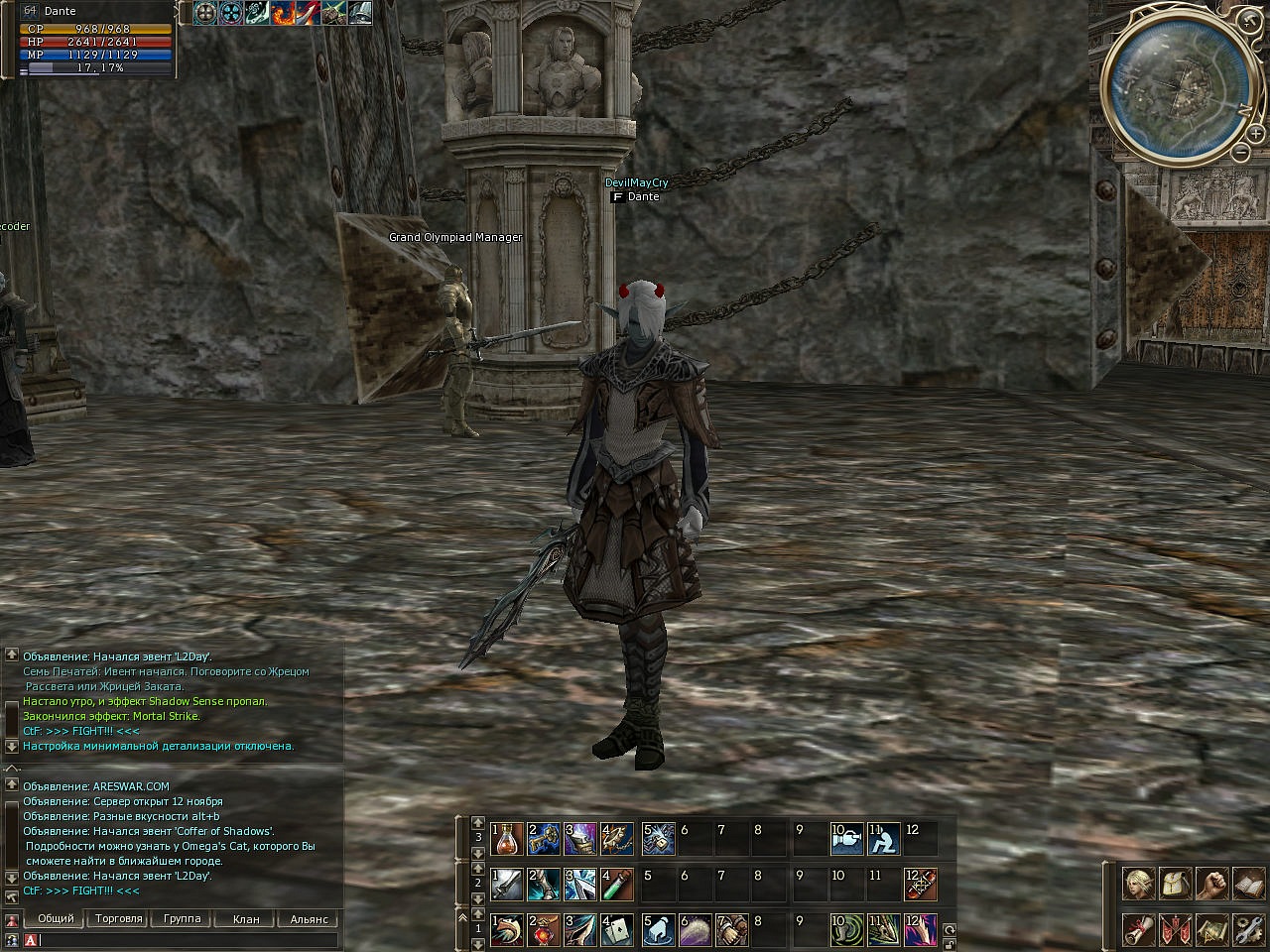Viewport: 1270px width, 952px height.
Task: Switch to the Группа chat tab
Action: tap(182, 919)
